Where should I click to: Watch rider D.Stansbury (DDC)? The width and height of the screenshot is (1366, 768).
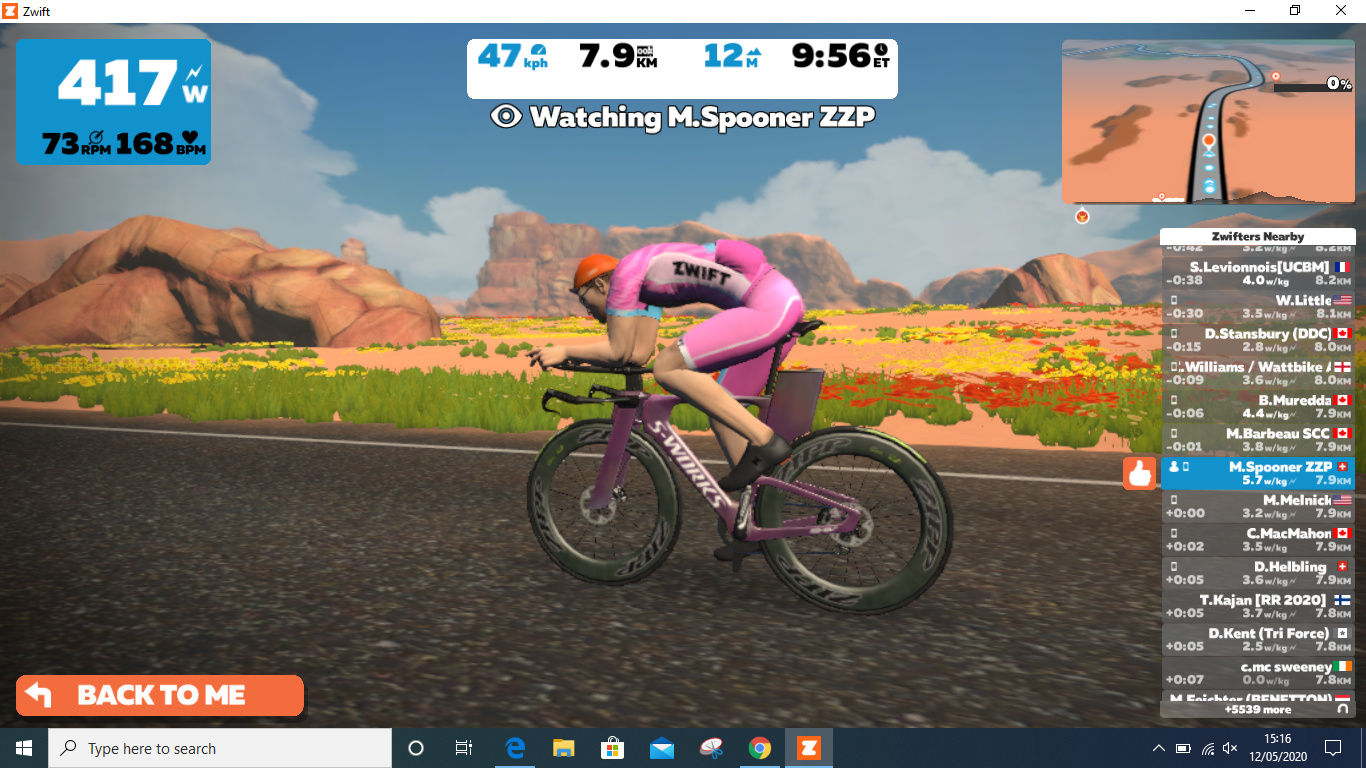point(1257,340)
